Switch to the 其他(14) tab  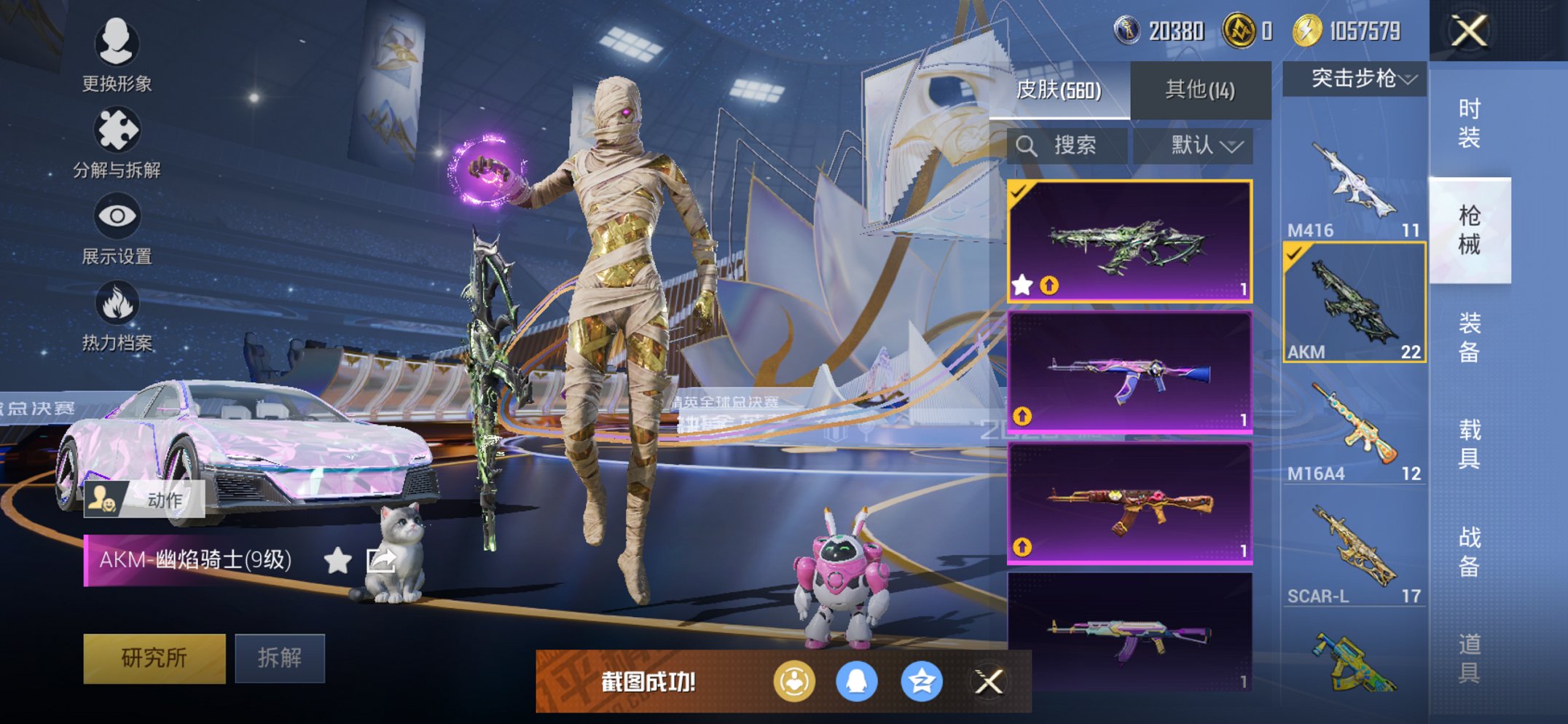1200,90
